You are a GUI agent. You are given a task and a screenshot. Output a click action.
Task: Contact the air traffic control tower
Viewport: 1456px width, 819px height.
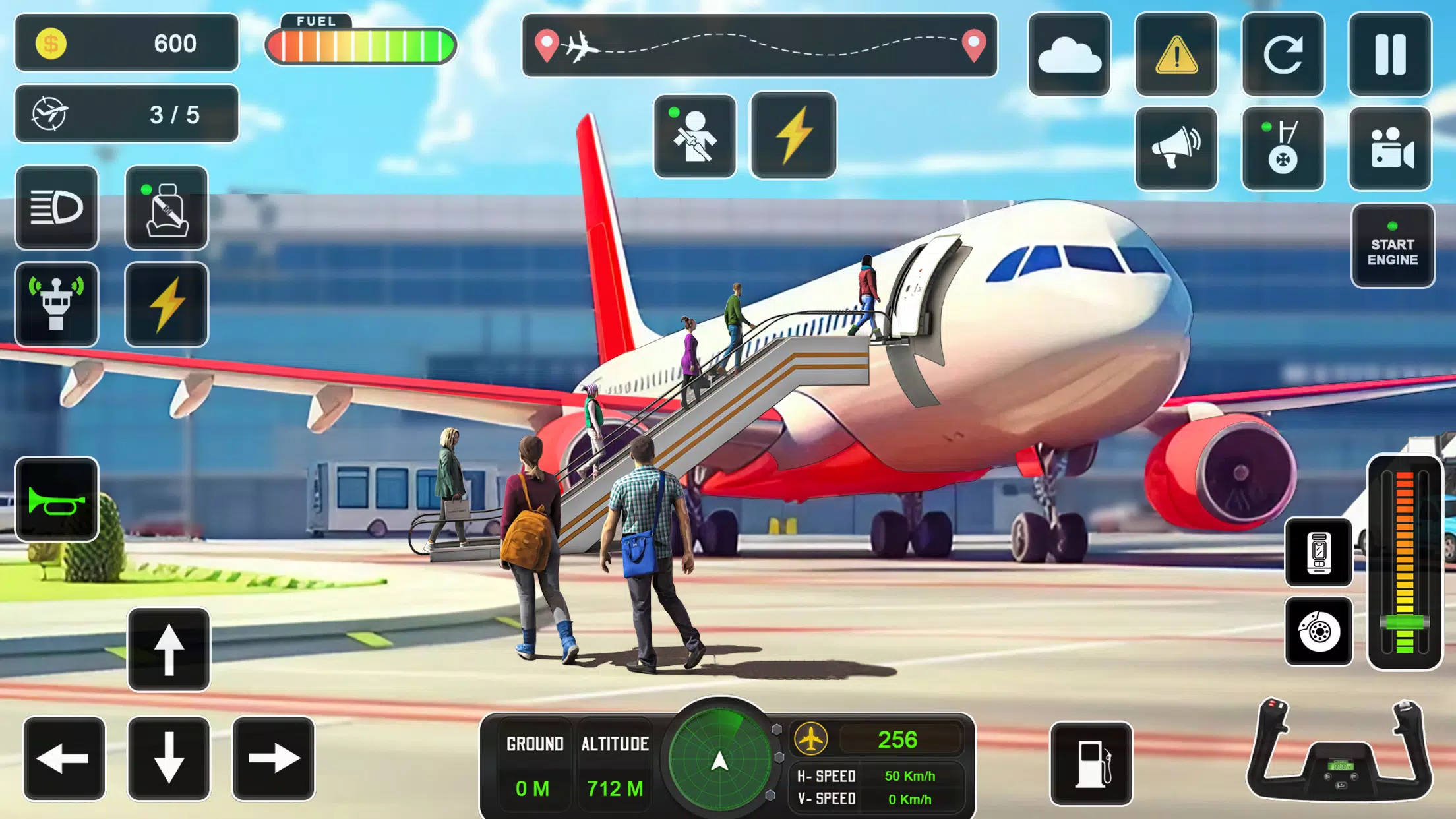pyautogui.click(x=57, y=304)
